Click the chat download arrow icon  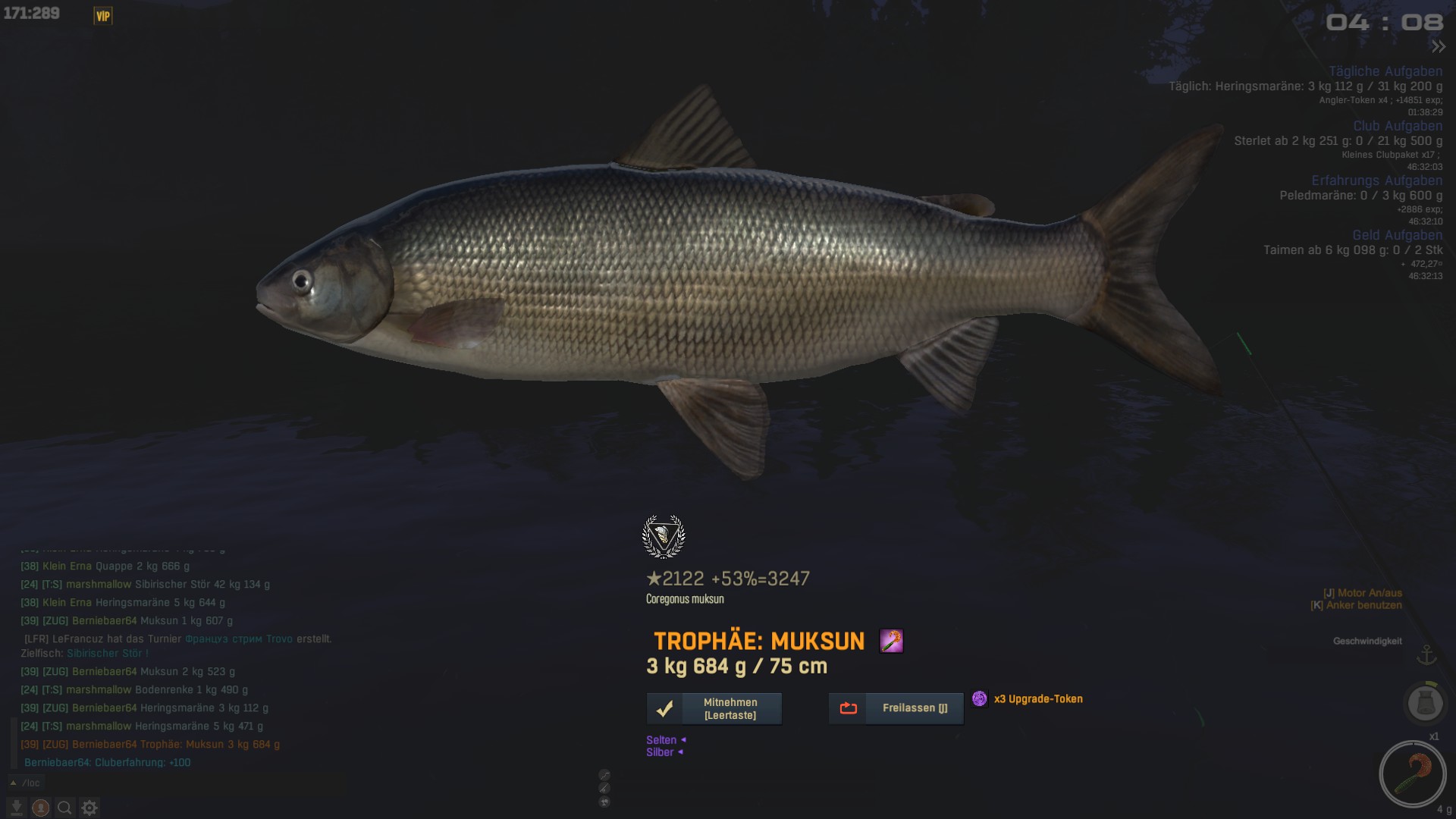click(16, 808)
